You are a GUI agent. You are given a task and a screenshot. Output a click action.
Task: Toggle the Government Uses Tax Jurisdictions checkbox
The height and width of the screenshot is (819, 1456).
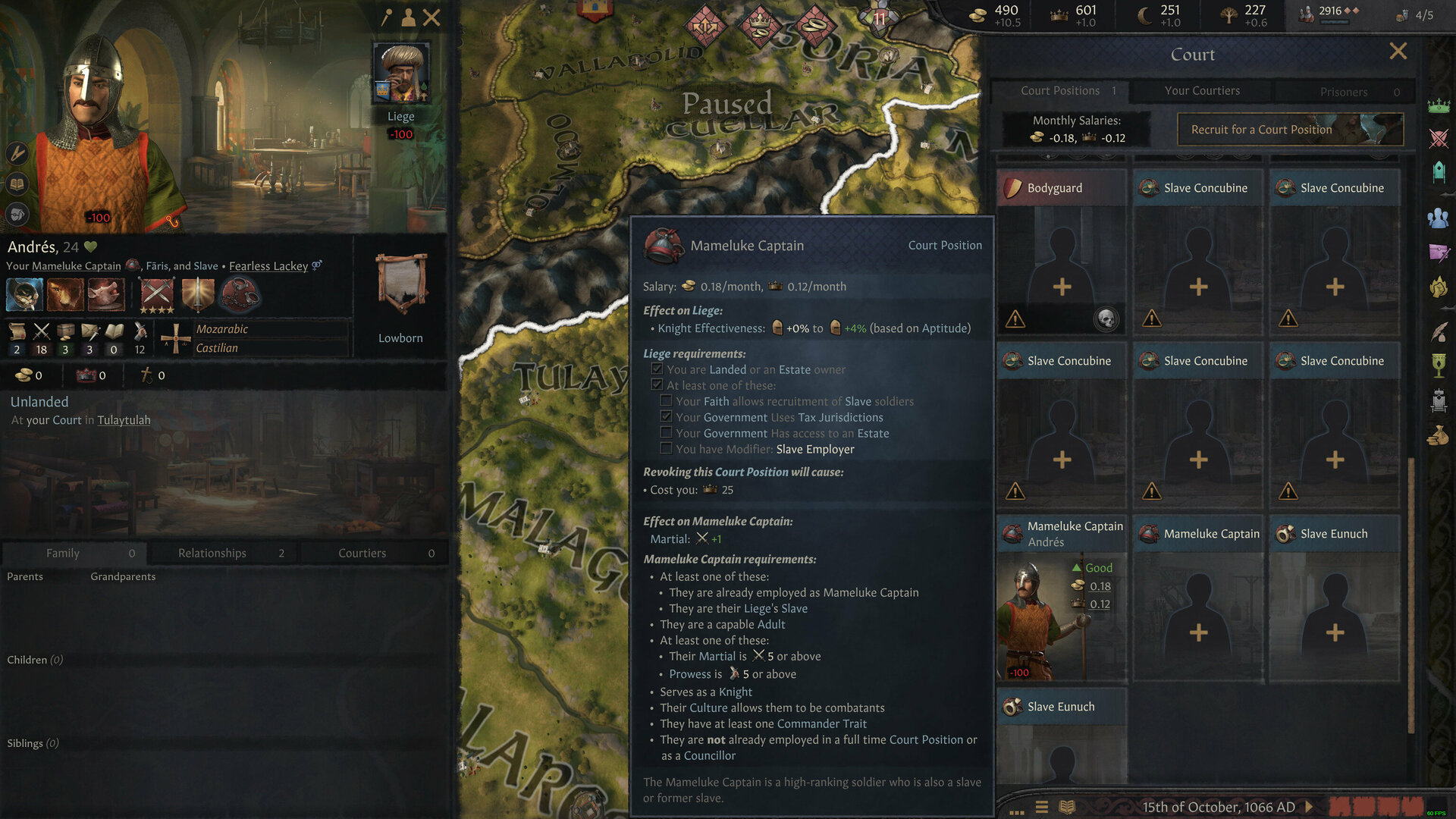tap(666, 417)
